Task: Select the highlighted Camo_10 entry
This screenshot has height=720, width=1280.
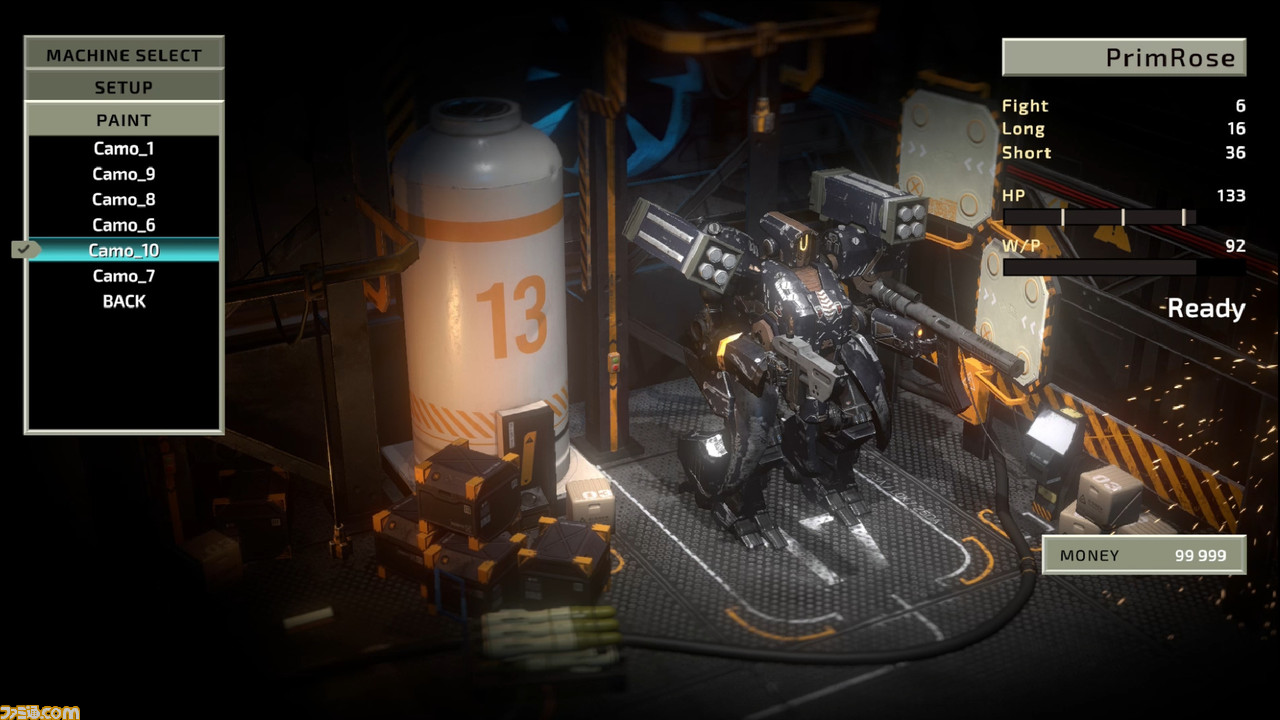Action: [123, 250]
